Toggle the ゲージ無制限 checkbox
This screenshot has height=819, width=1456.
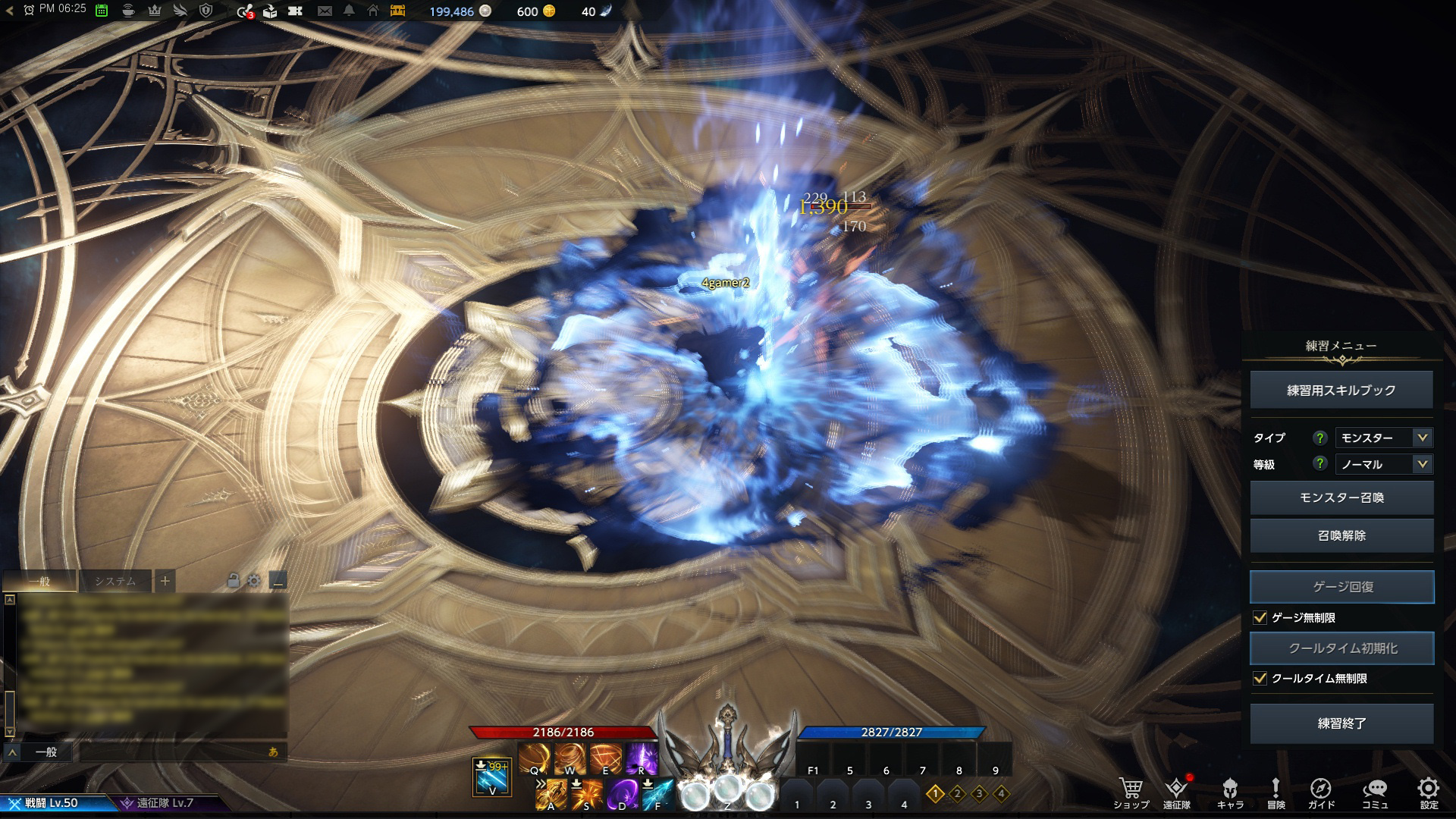[1260, 617]
